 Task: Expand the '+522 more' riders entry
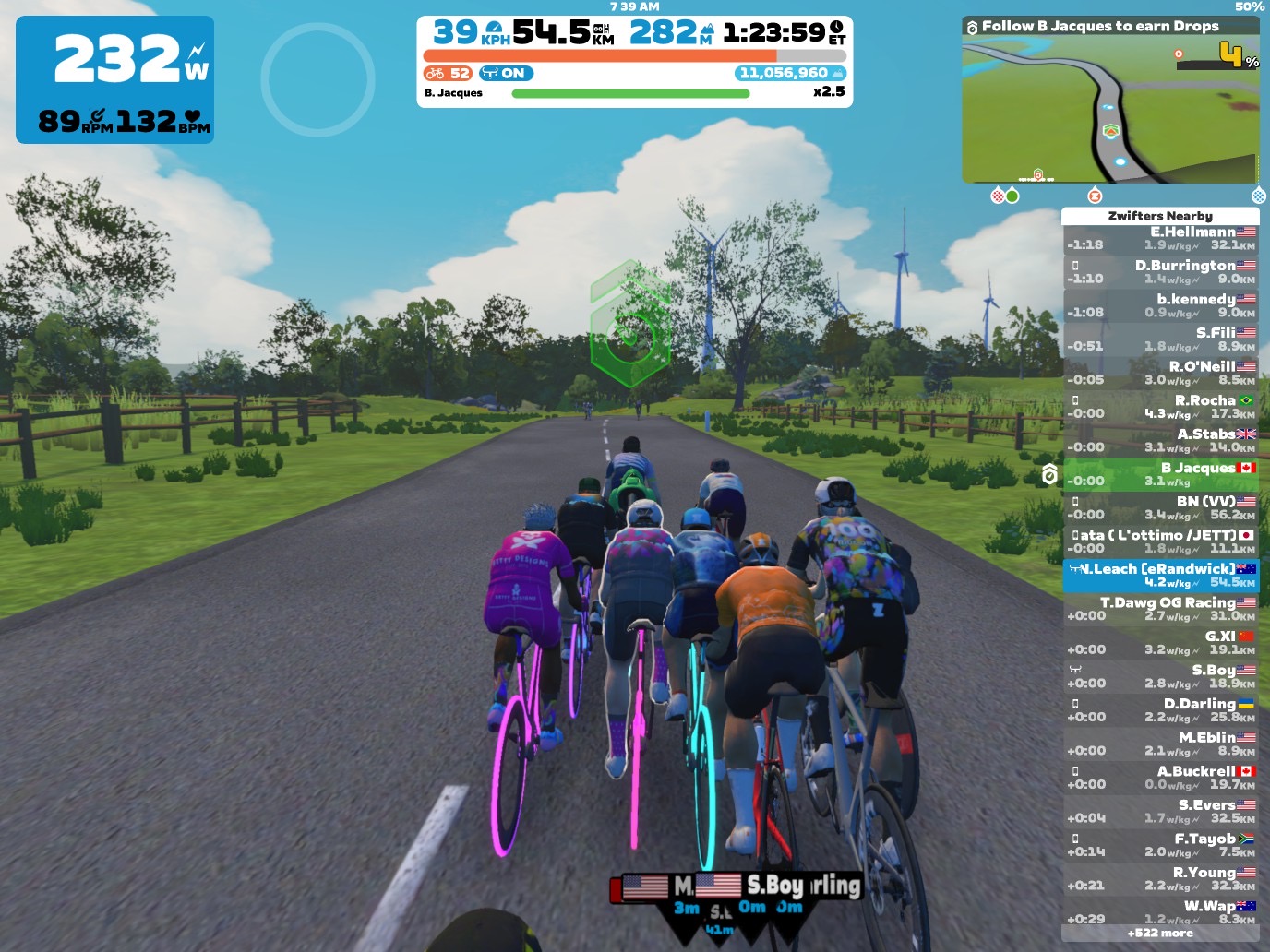pos(1160,934)
